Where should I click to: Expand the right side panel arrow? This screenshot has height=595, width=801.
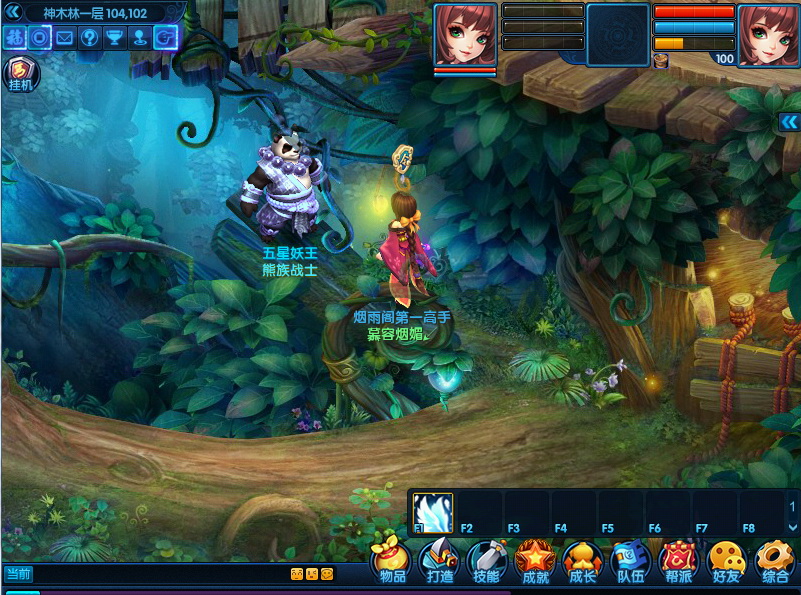coord(789,122)
